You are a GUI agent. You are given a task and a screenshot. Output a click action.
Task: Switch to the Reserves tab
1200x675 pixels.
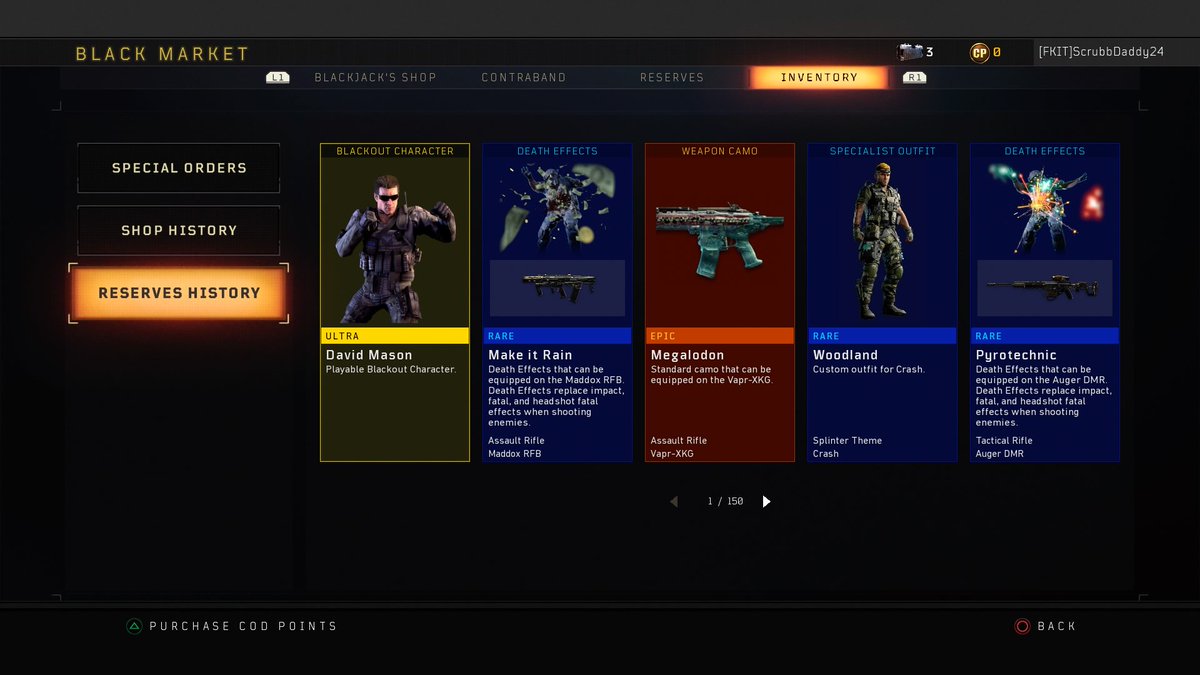click(x=671, y=78)
